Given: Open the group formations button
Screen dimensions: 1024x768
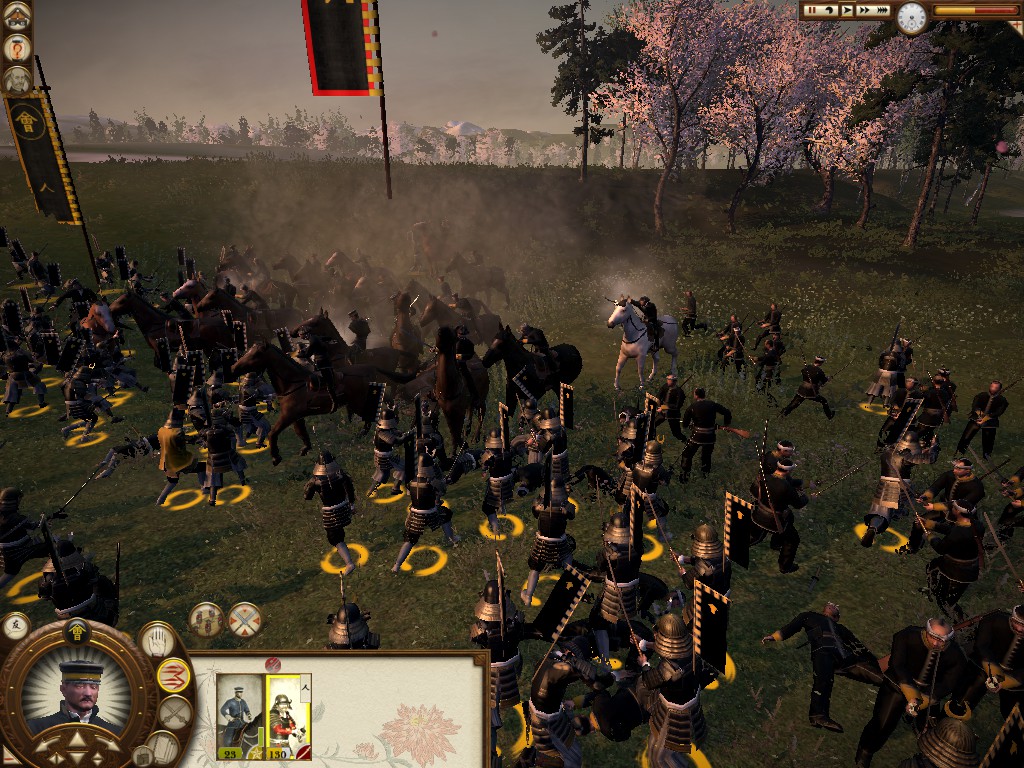Looking at the screenshot, I should coord(205,620).
